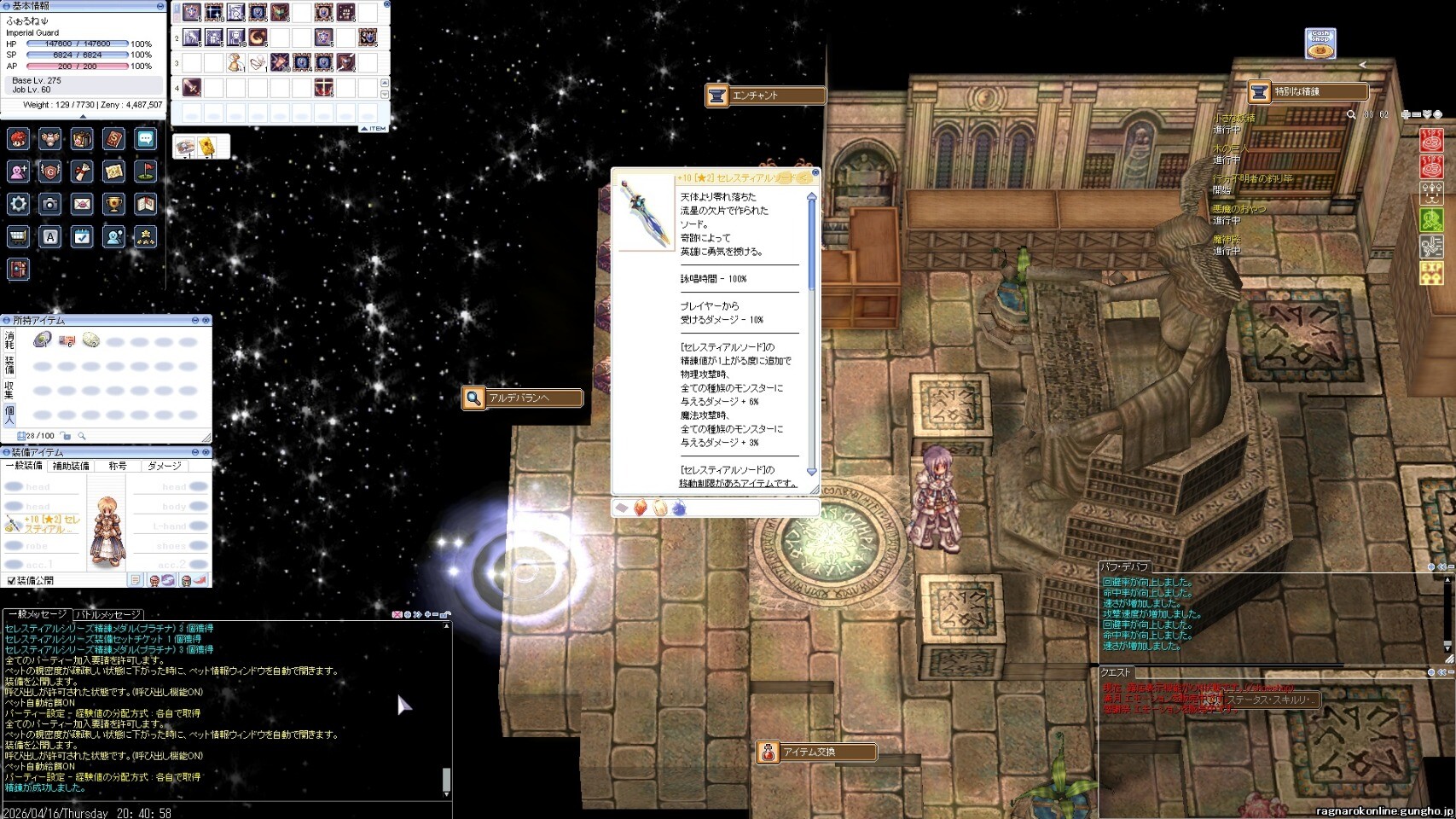Open the shopping cart icon
The width and height of the screenshot is (1456, 819).
18,237
